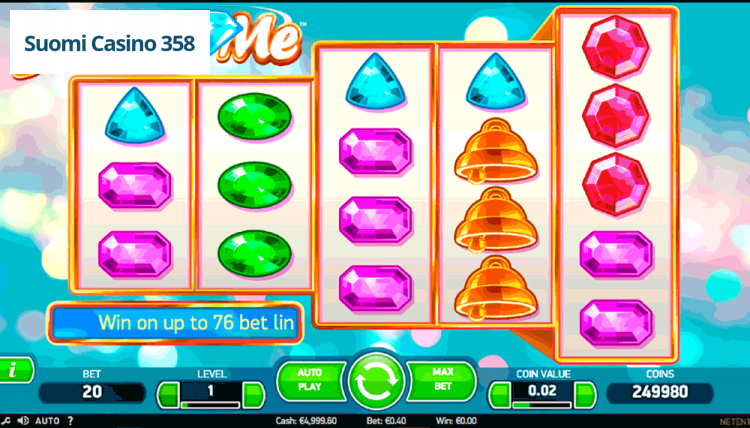Image resolution: width=750 pixels, height=428 pixels.
Task: Toggle sound with the speaker icon
Action: tap(21, 420)
